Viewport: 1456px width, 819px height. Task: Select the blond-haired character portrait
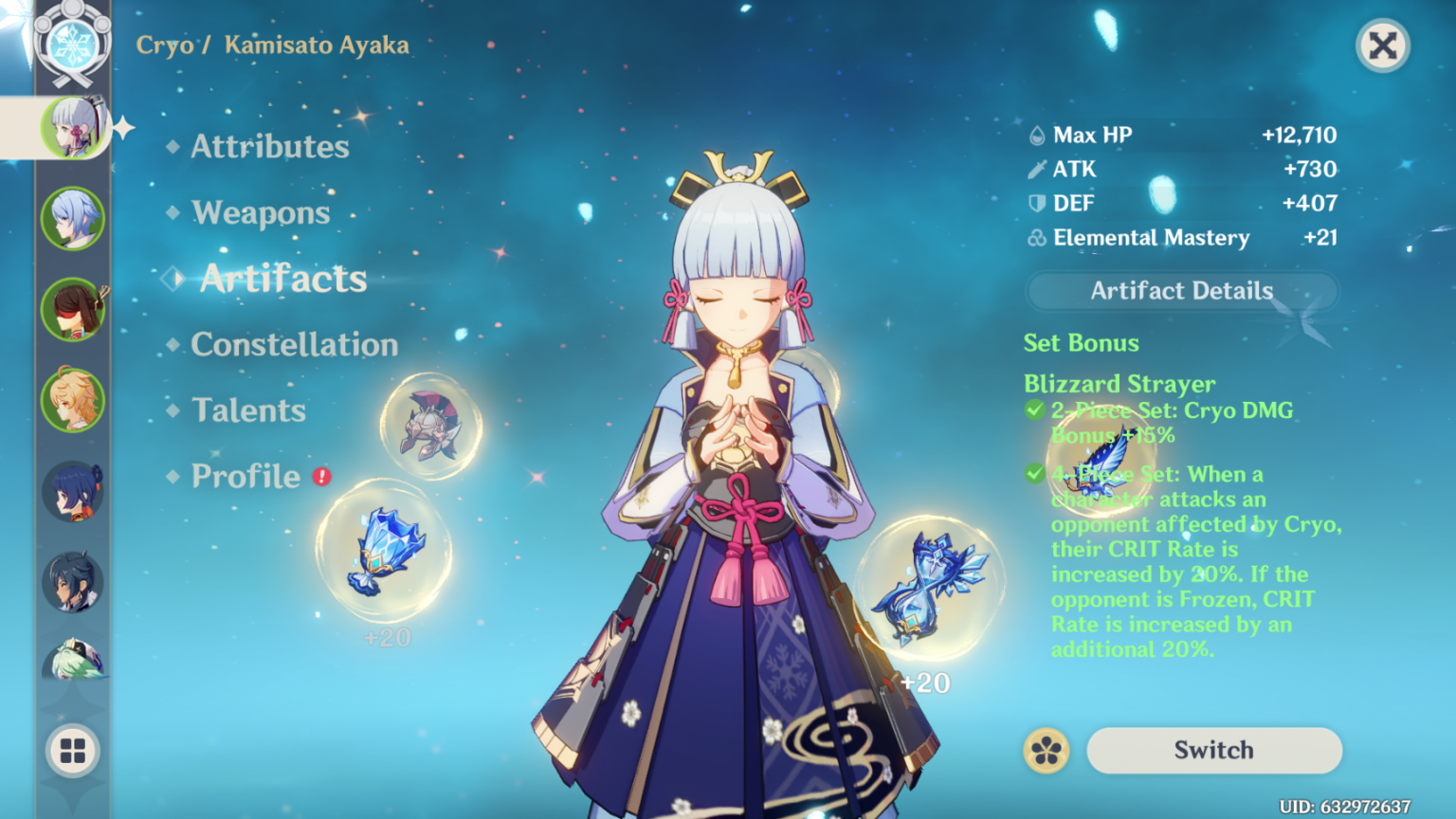pos(73,400)
